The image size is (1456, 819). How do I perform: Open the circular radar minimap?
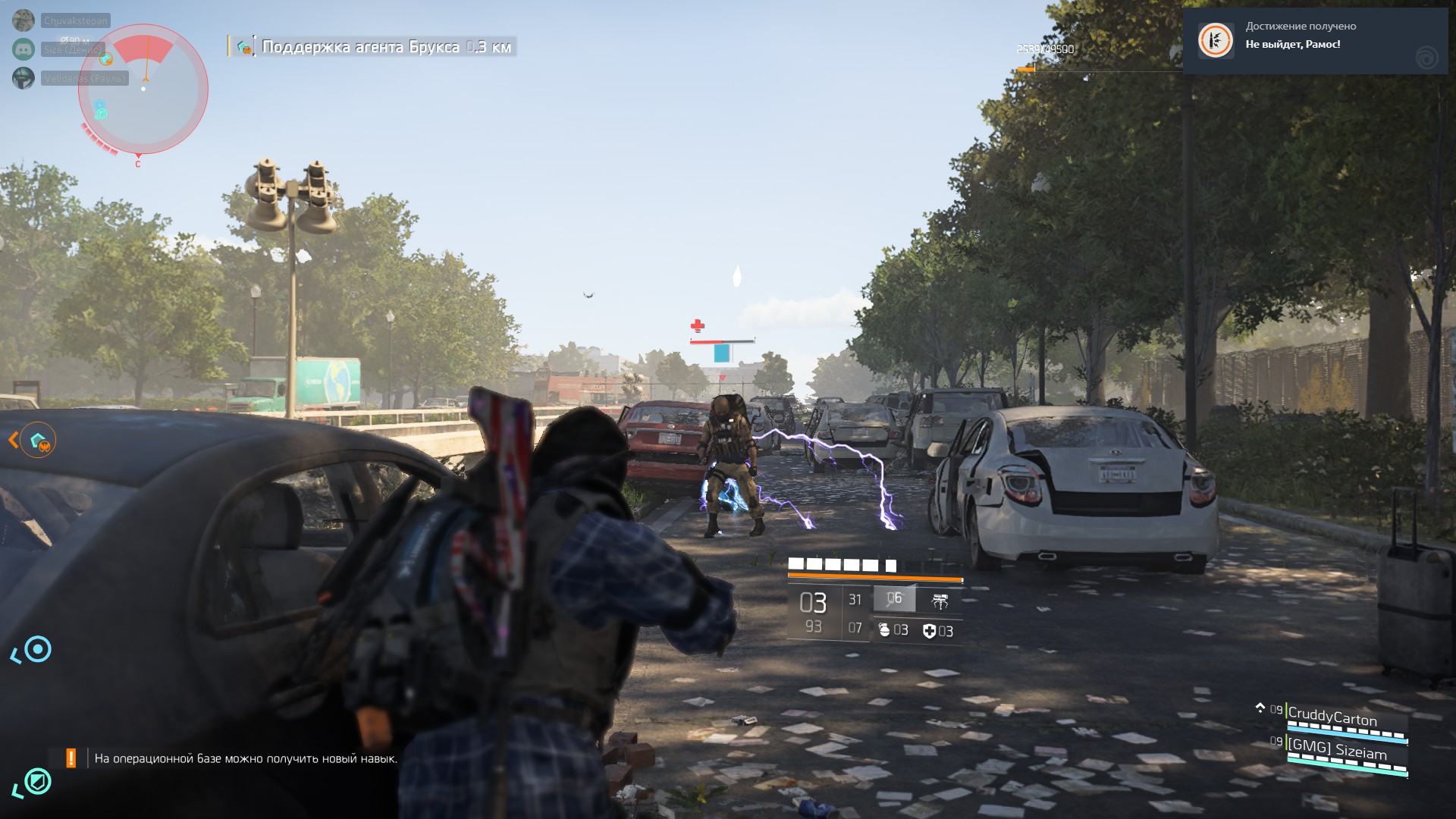(x=143, y=89)
